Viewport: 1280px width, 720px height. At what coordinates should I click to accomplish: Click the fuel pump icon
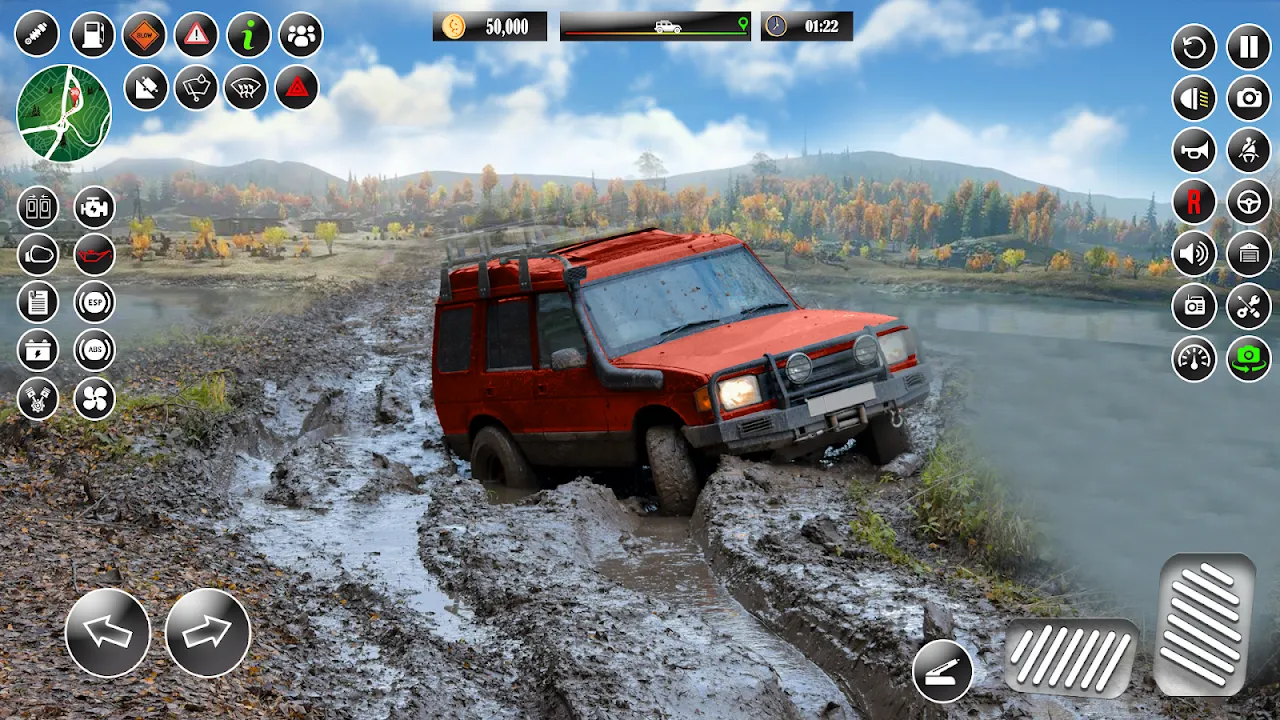click(x=93, y=35)
